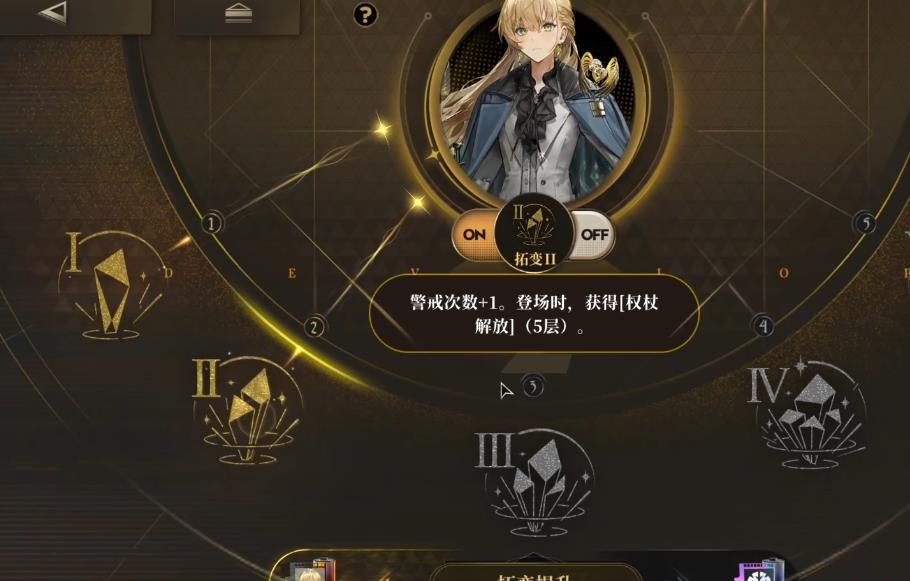
Task: Tap the 拓变提升 upgrade button
Action: pos(535,573)
